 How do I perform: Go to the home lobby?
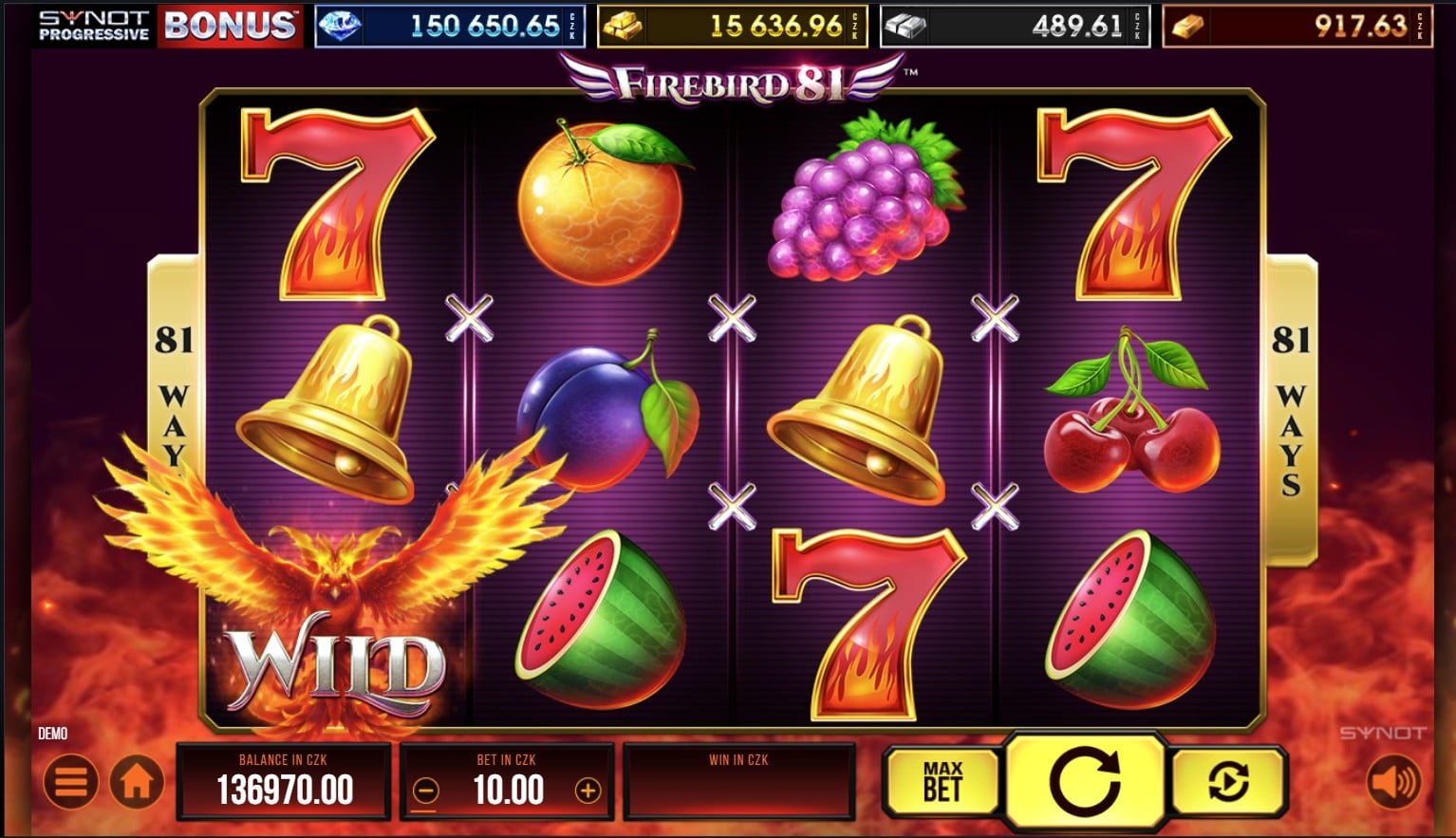point(137,783)
